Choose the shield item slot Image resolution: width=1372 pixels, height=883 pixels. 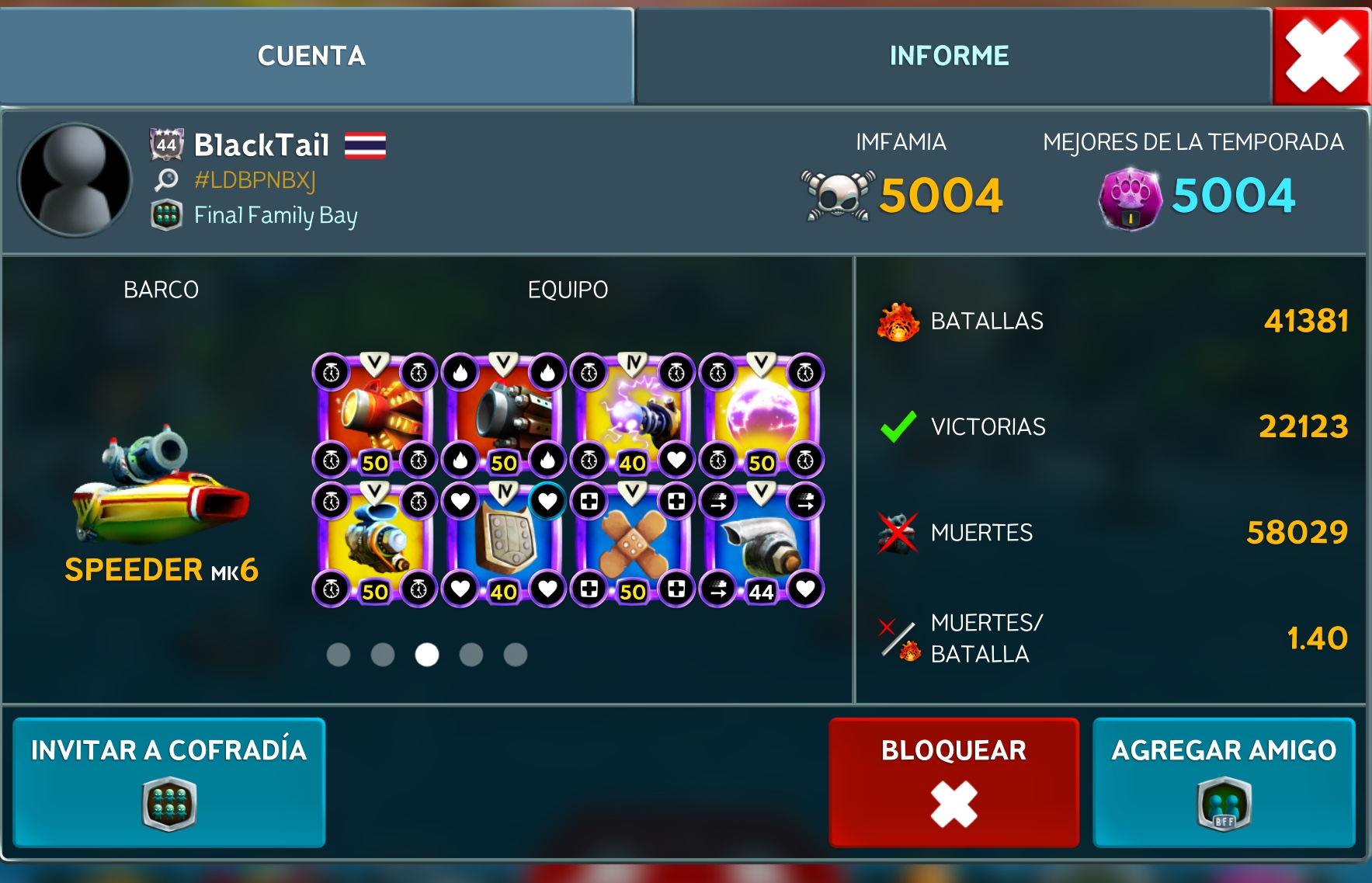pos(504,545)
